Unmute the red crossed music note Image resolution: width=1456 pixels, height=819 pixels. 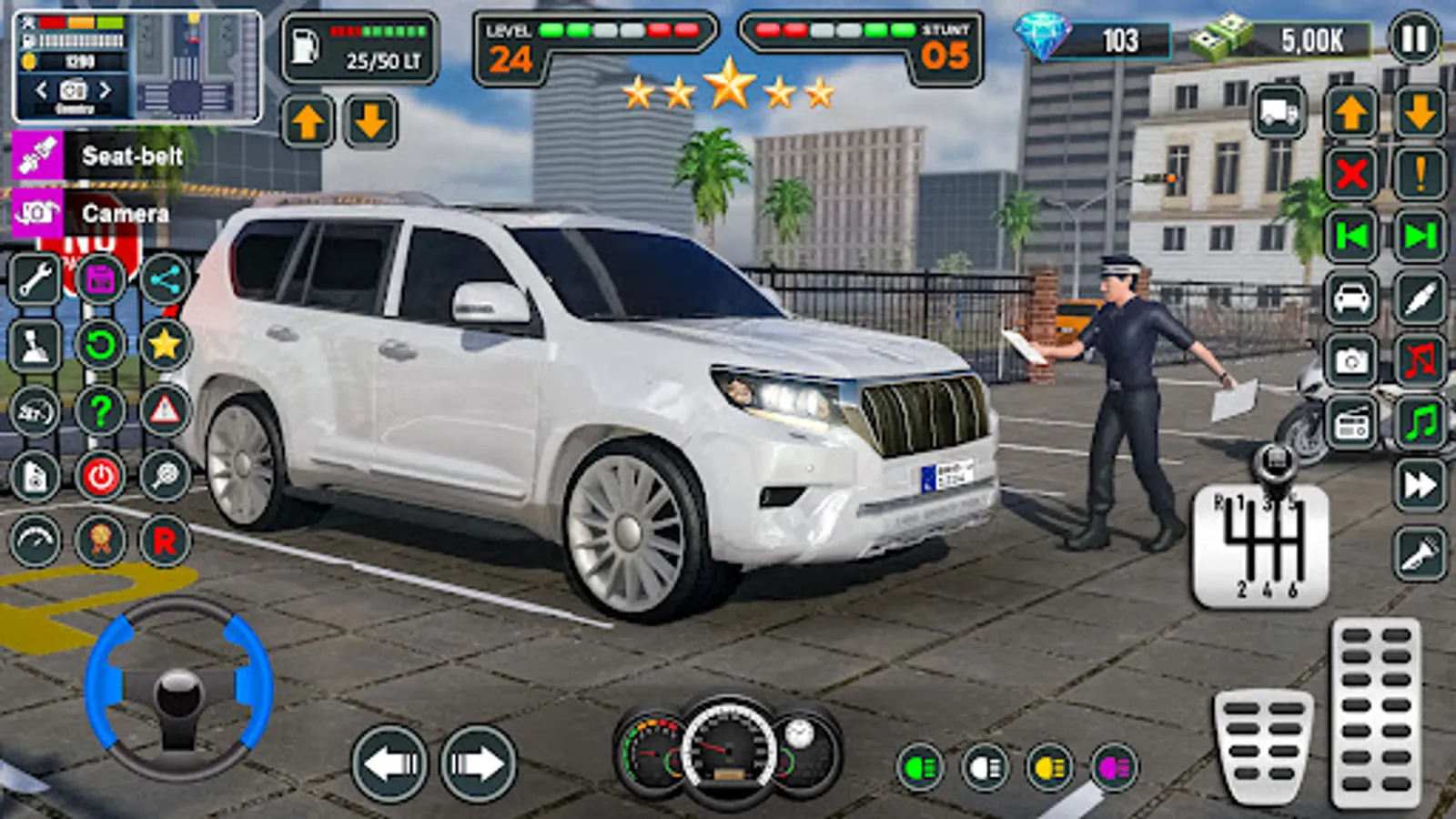coord(1418,359)
